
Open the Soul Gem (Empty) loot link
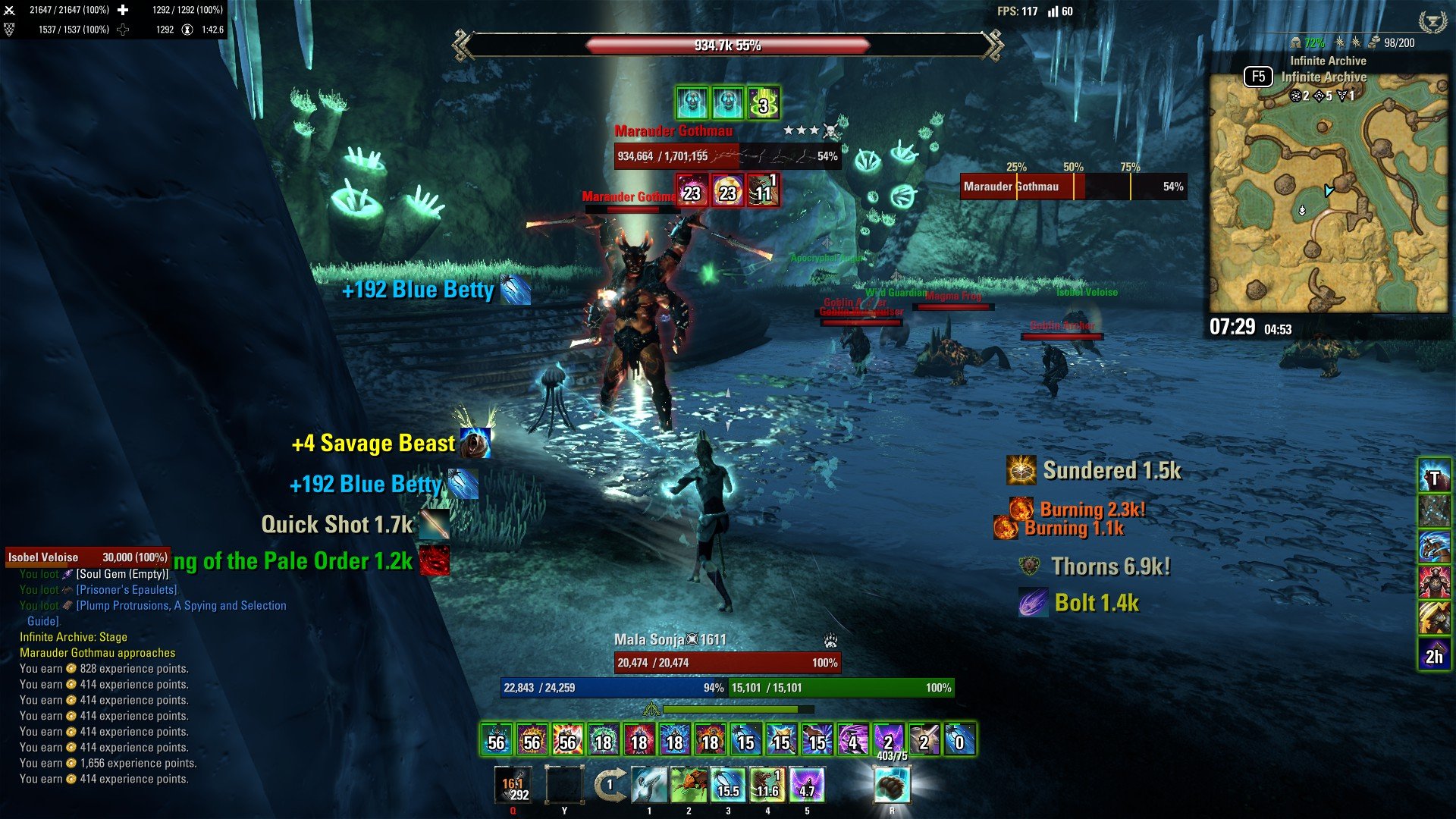pos(122,574)
